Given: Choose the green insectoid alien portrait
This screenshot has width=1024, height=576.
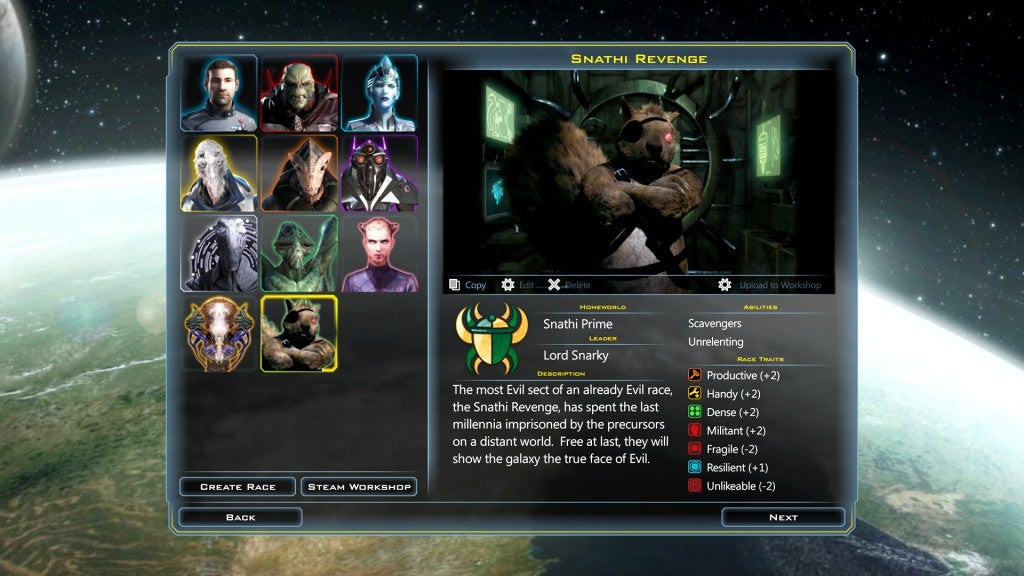Looking at the screenshot, I should 299,253.
